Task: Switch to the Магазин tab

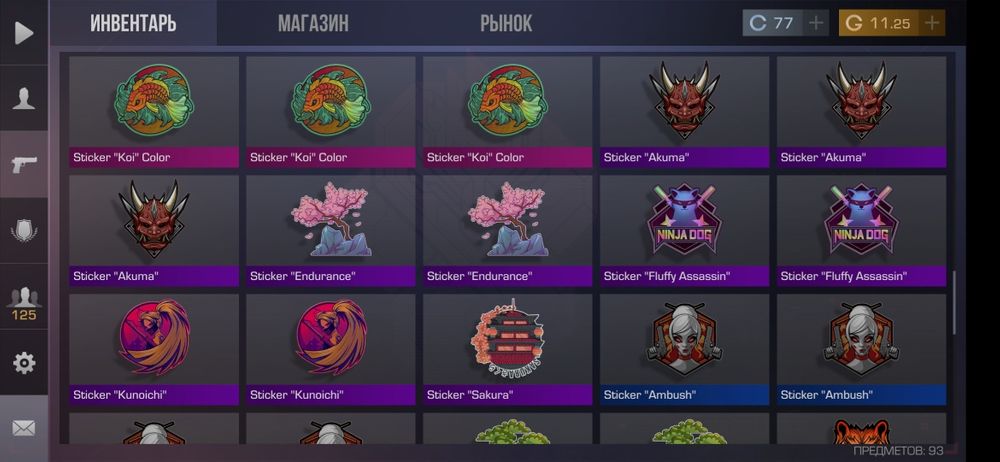Action: (313, 23)
